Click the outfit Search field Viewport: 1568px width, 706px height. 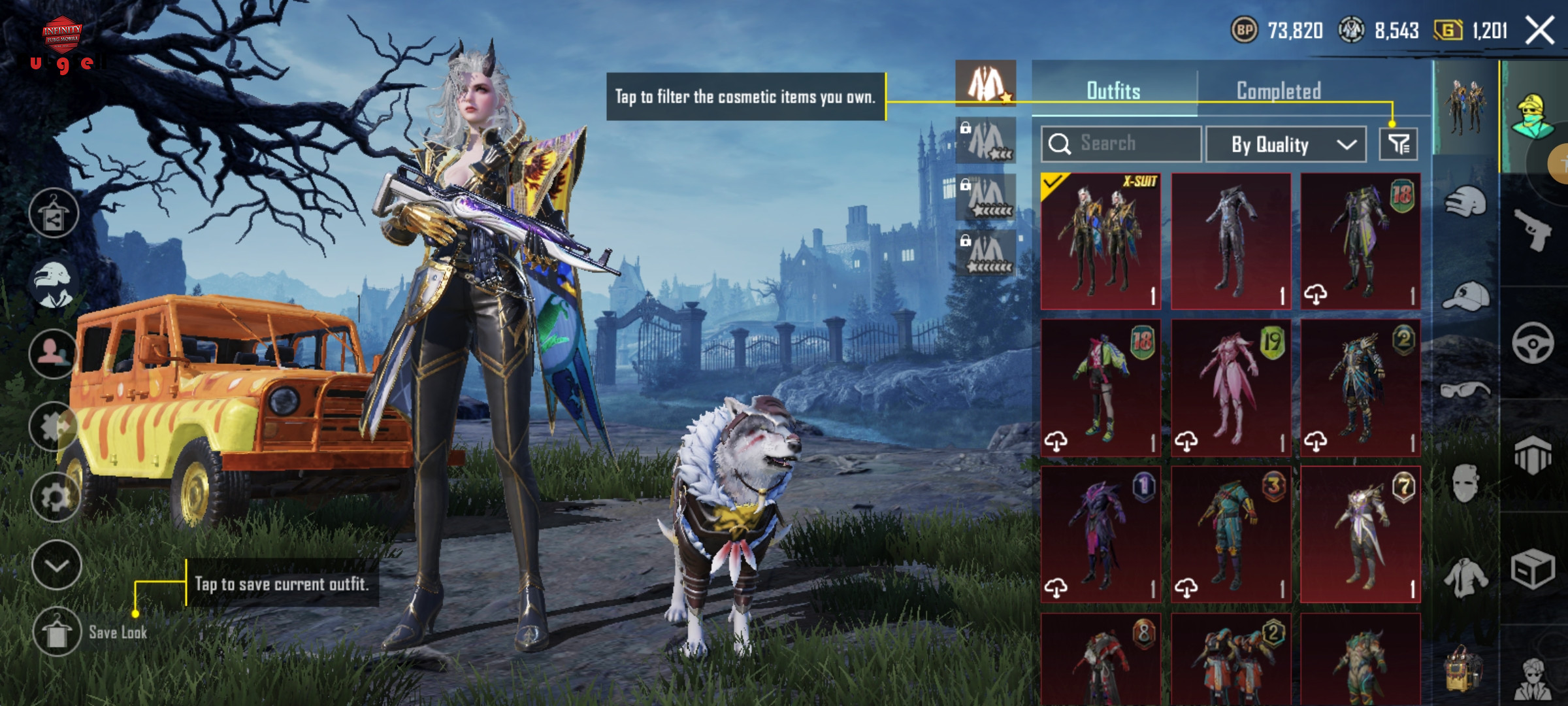(x=1120, y=144)
